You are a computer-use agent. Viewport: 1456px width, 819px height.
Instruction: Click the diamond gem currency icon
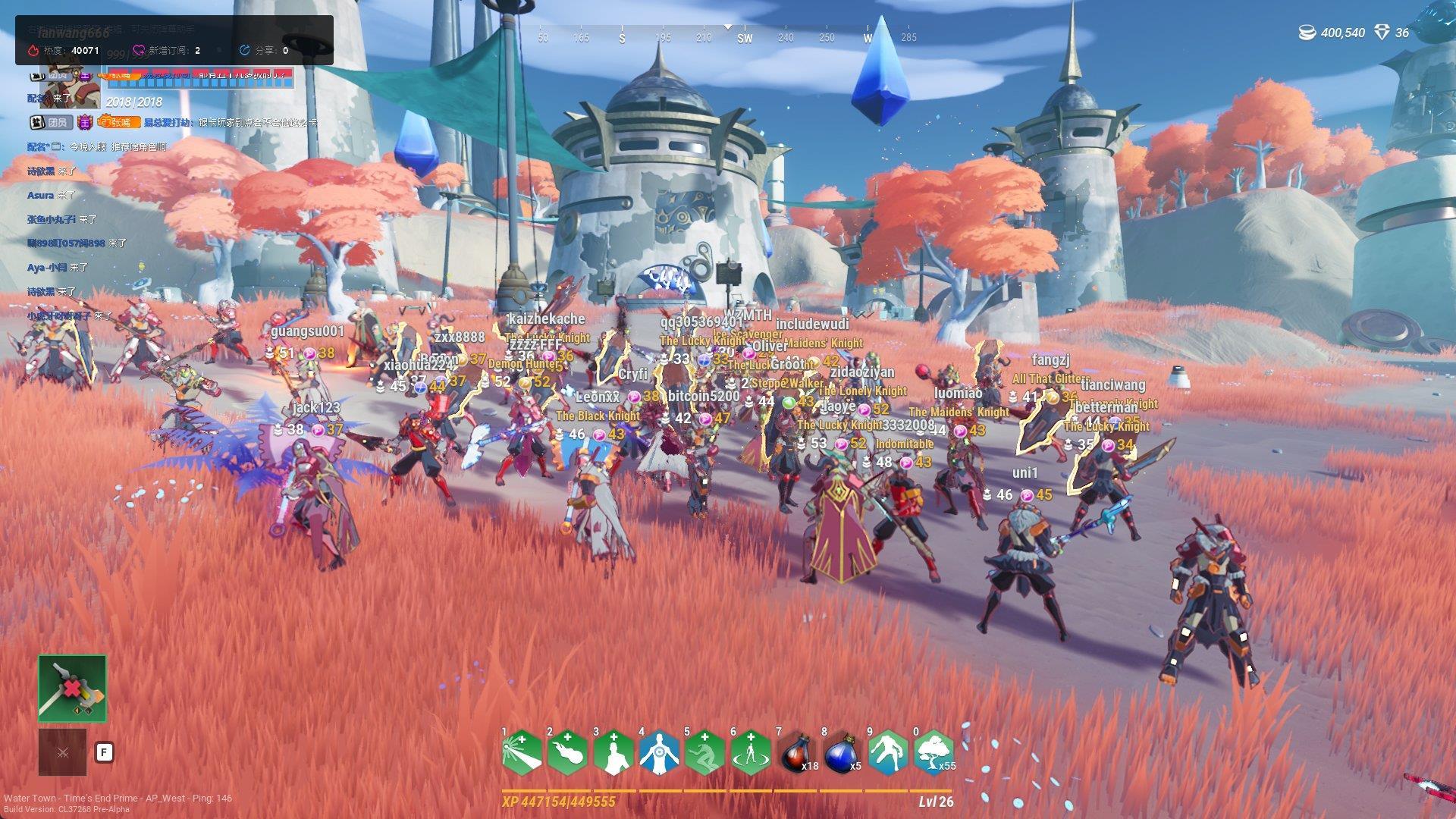tap(1382, 33)
